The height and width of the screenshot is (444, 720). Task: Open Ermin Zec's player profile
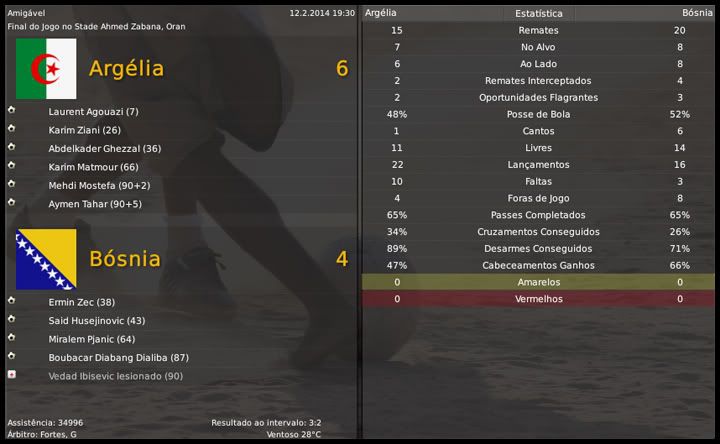click(x=81, y=302)
